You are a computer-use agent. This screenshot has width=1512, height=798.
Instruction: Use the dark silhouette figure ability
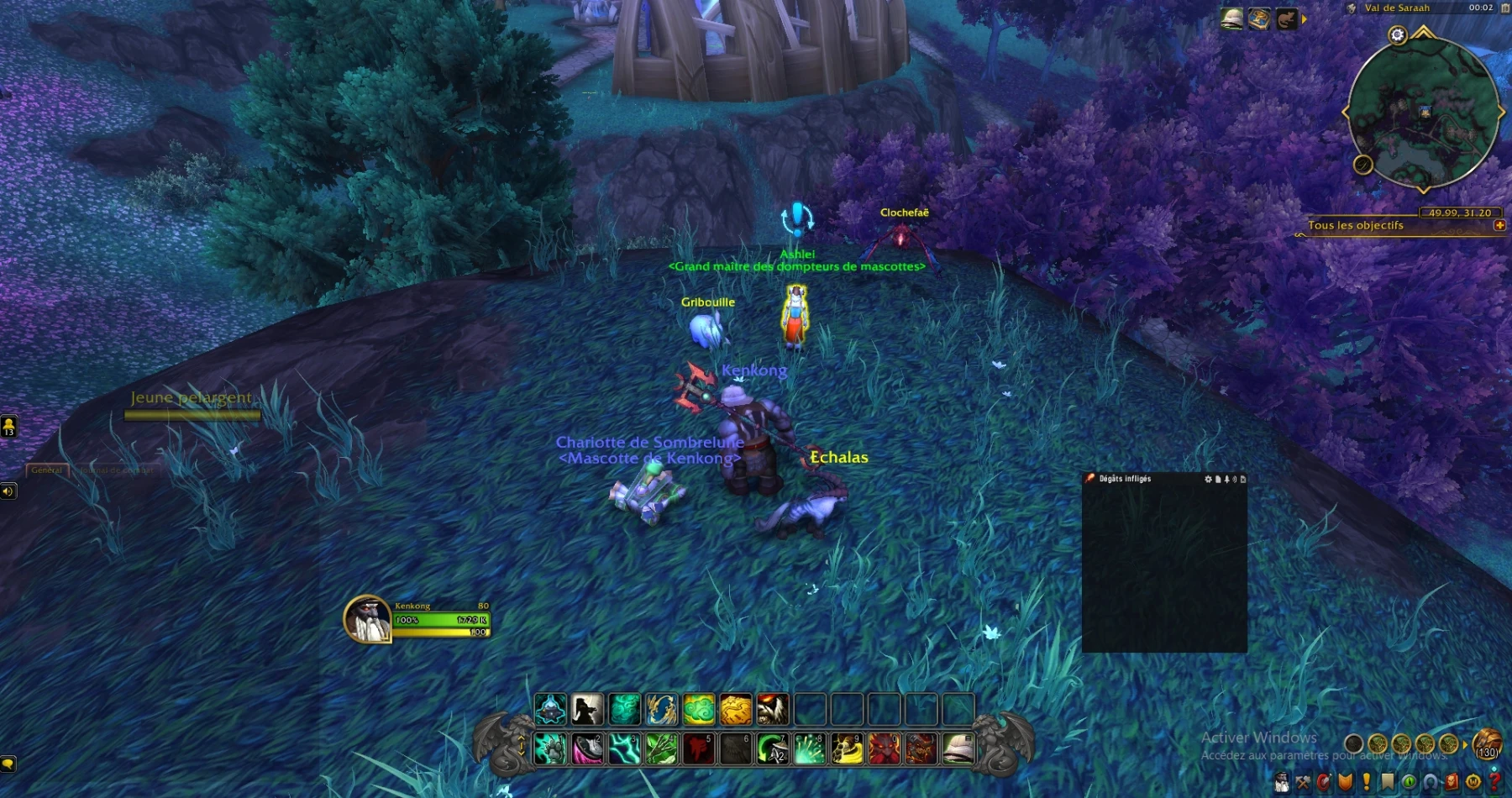point(587,710)
